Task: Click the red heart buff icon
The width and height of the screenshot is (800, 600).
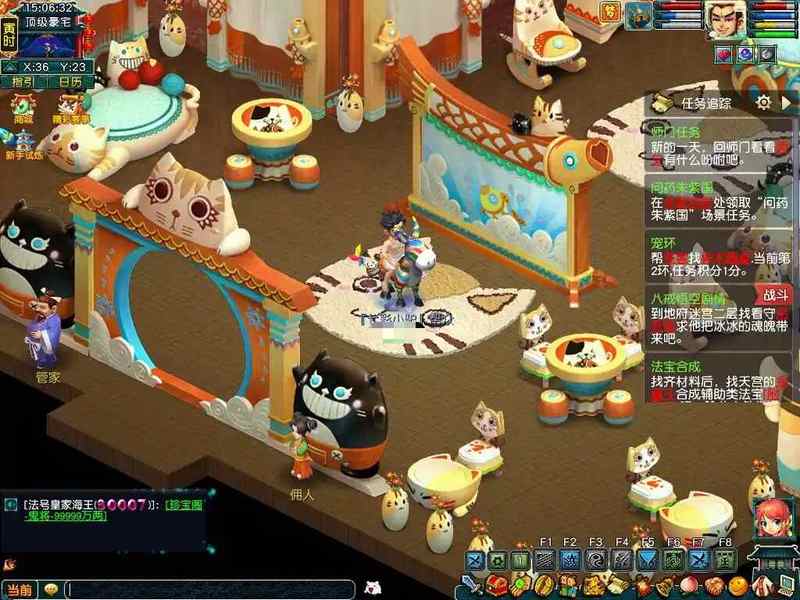Action: click(723, 53)
